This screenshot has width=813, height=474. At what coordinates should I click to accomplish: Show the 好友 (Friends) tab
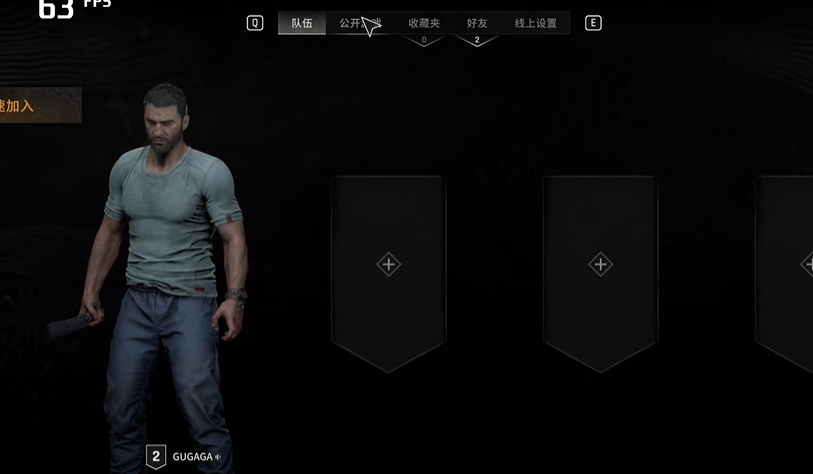point(477,23)
